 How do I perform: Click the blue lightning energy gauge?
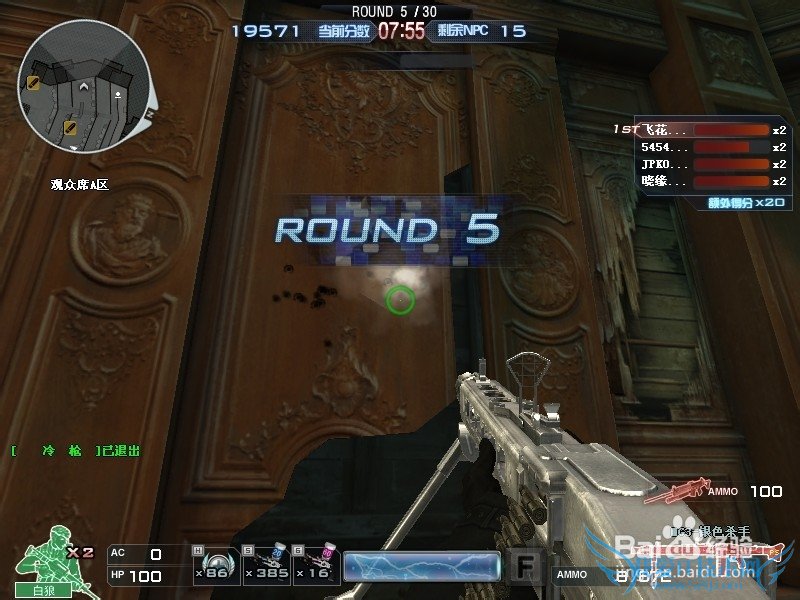(x=421, y=567)
